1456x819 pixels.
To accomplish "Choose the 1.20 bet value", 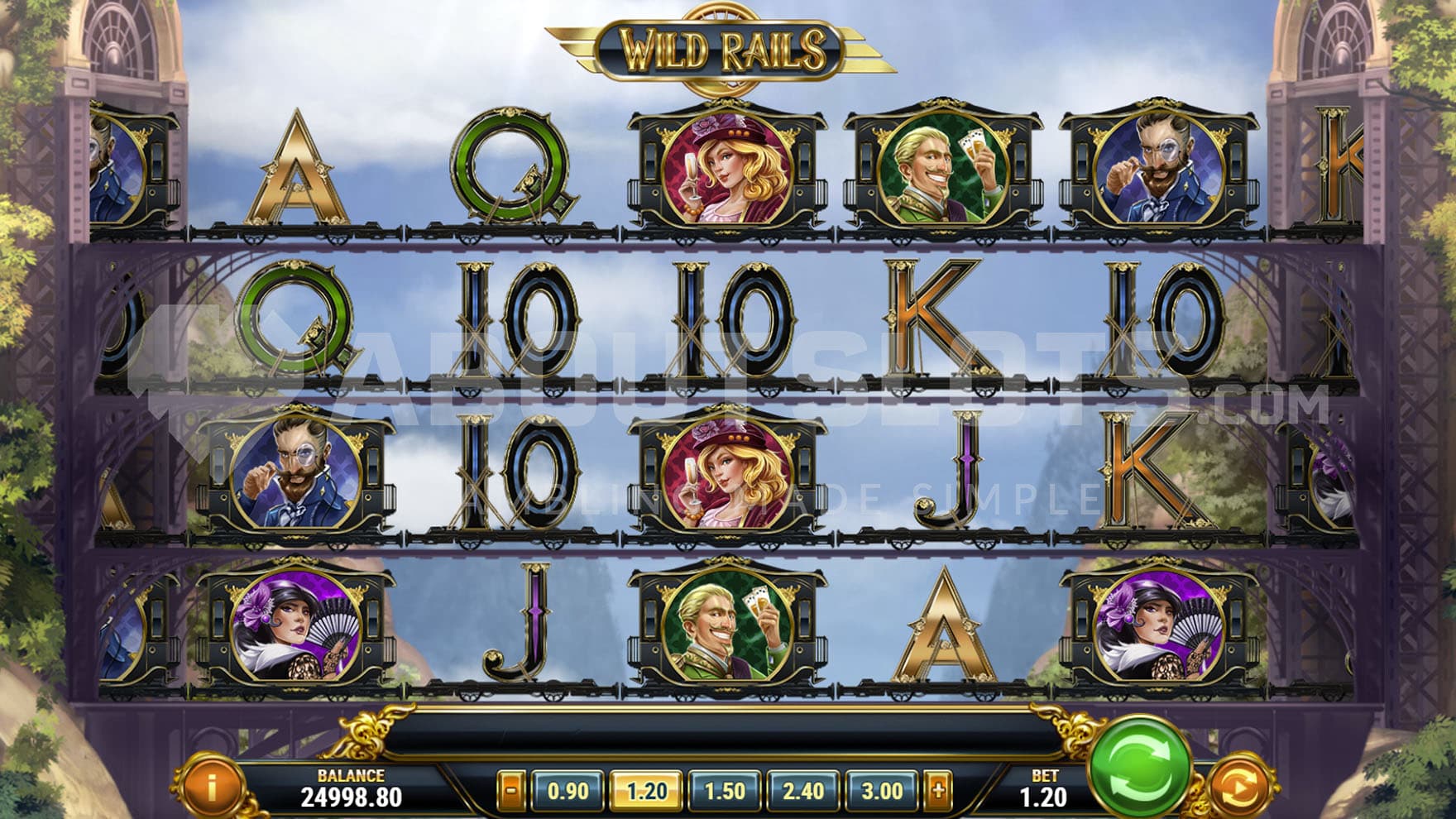I will point(646,790).
